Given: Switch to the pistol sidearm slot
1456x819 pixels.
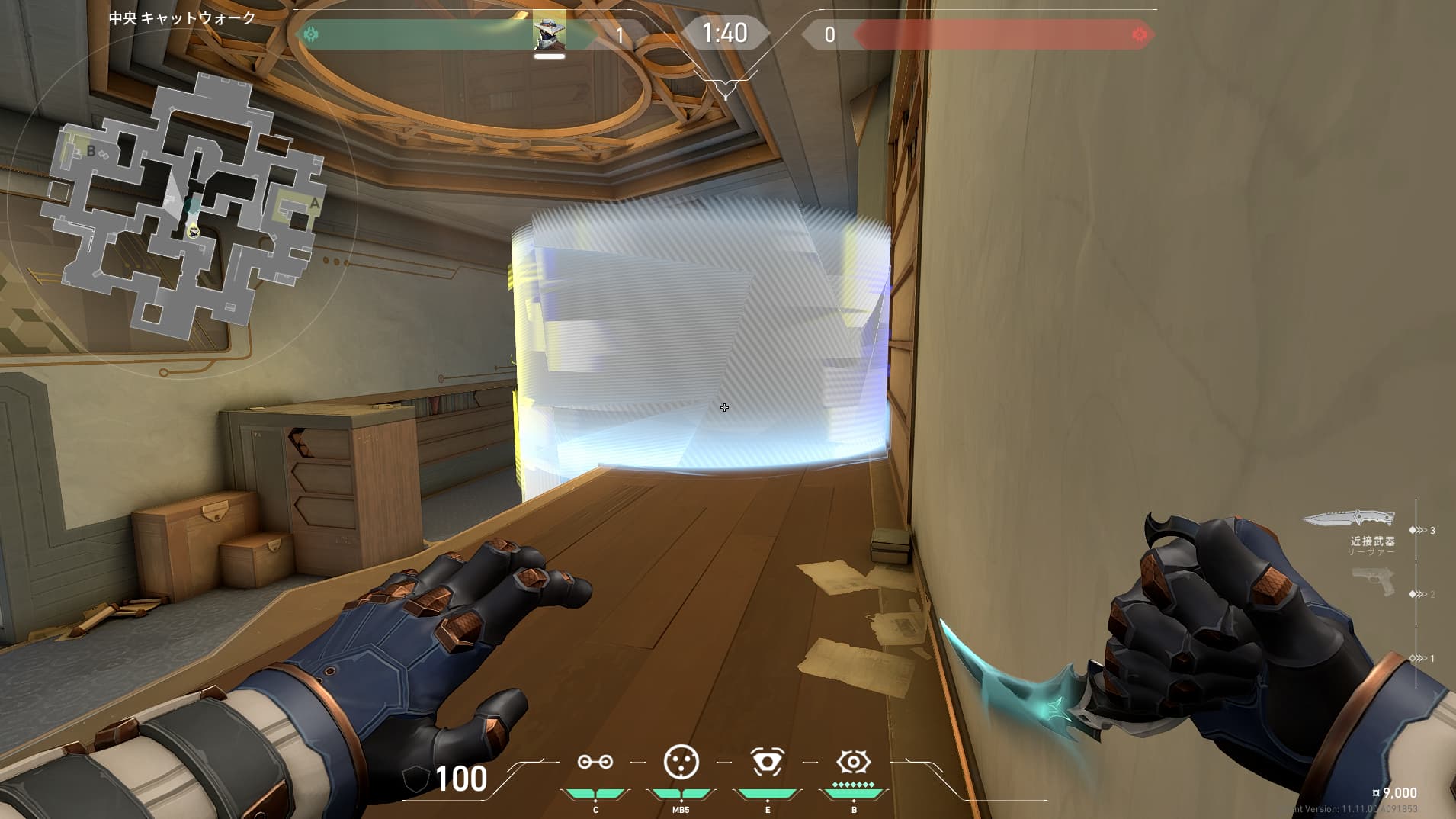Looking at the screenshot, I should (x=1372, y=582).
